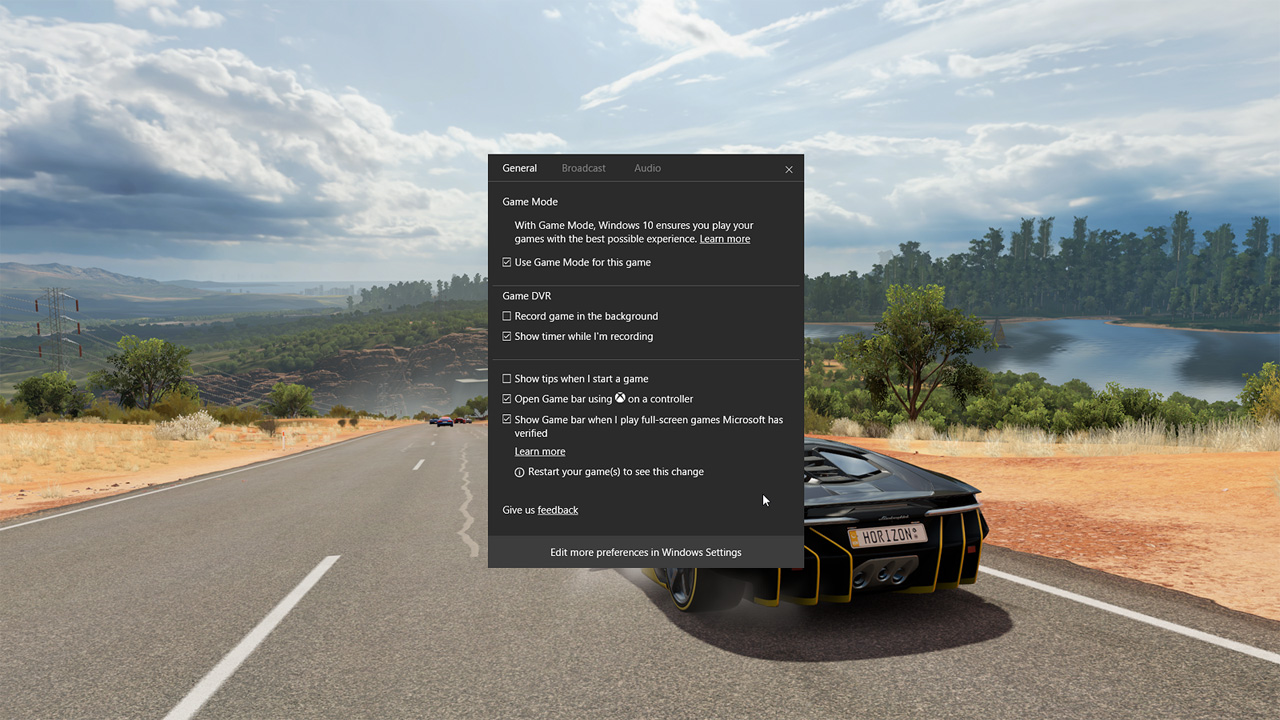Click Learn more below the Game bar option
Image resolution: width=1280 pixels, height=720 pixels.
[x=540, y=451]
